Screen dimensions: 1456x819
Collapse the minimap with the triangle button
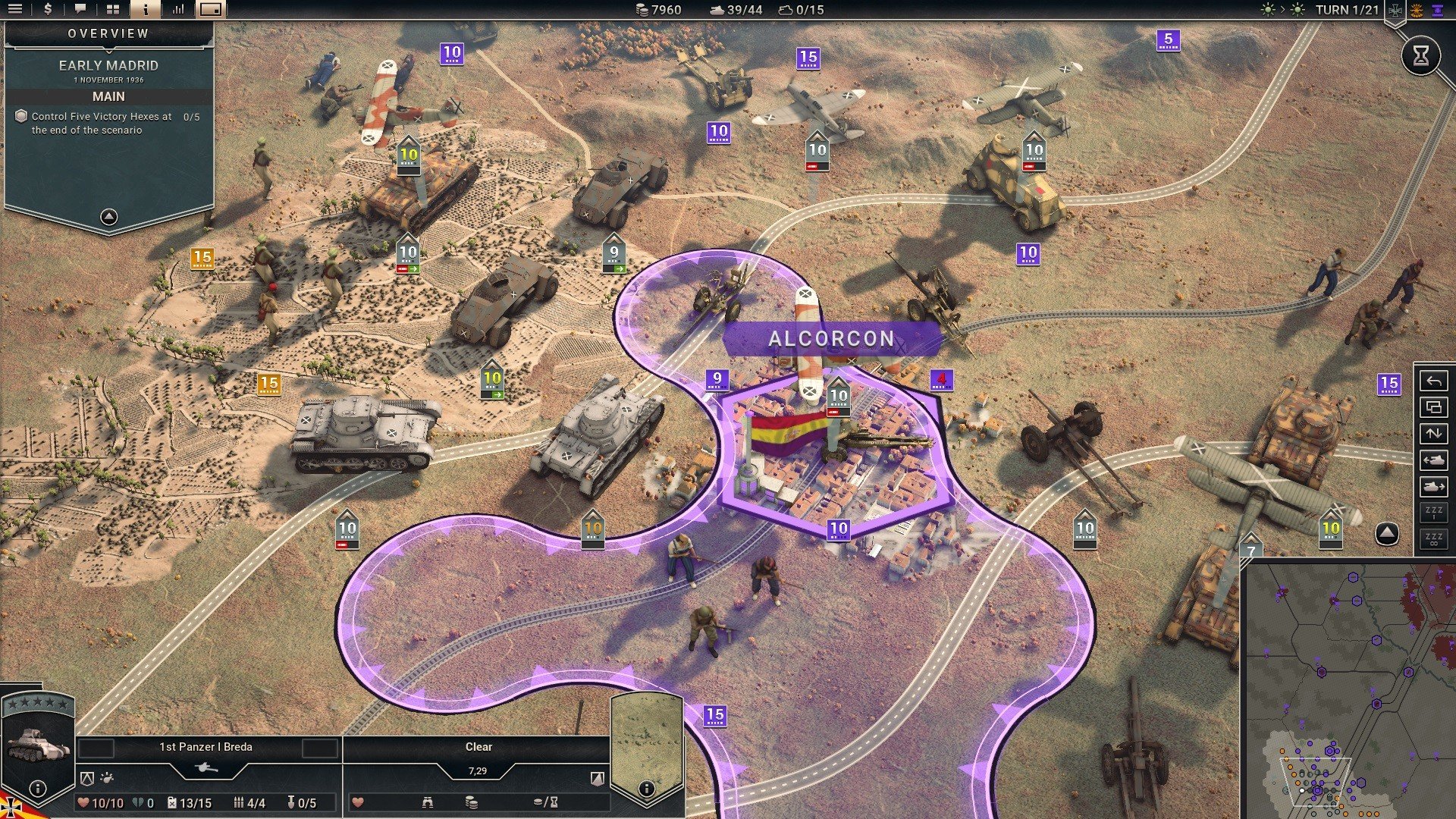coord(1387,534)
